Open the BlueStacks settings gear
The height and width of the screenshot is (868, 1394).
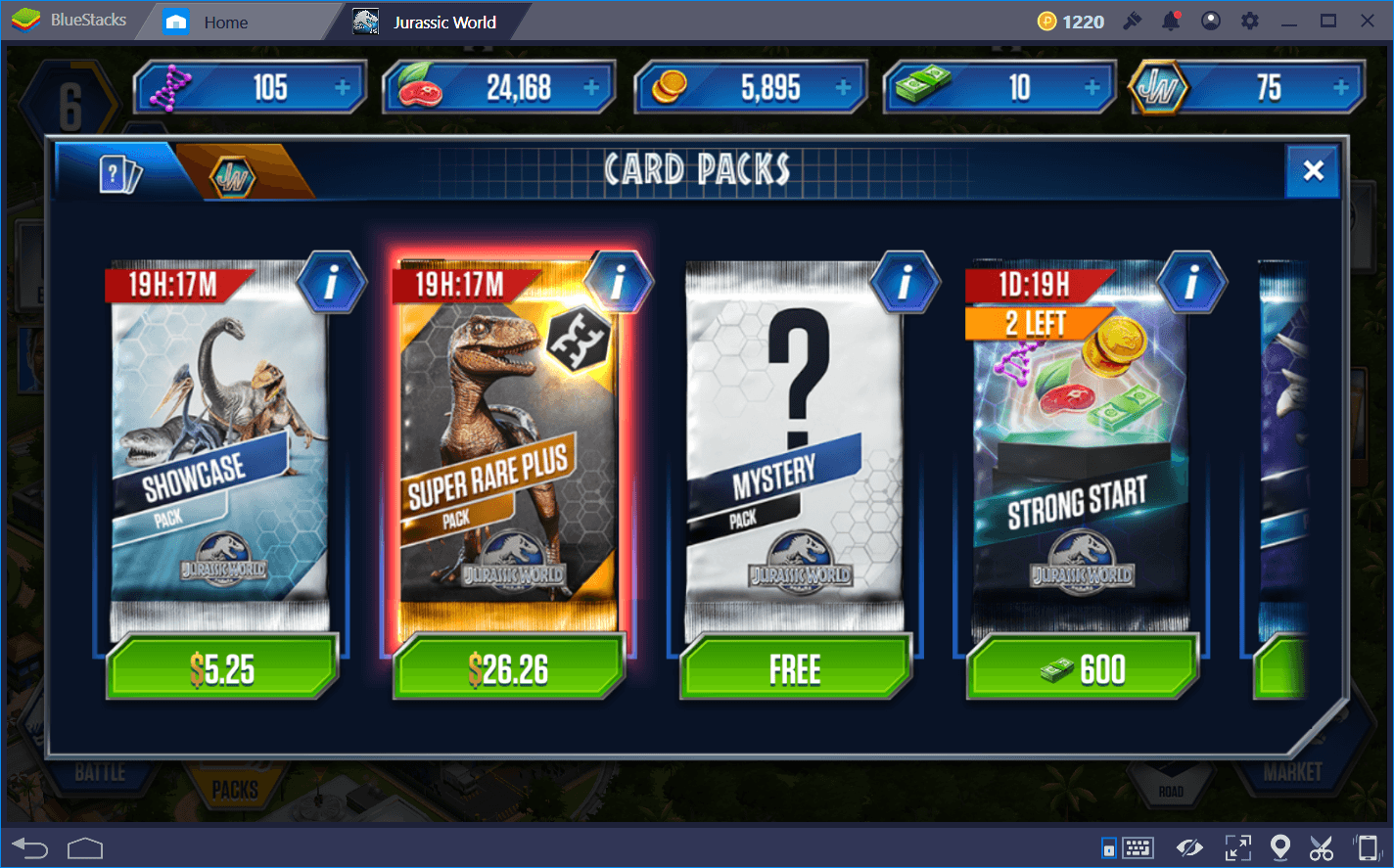[1250, 21]
